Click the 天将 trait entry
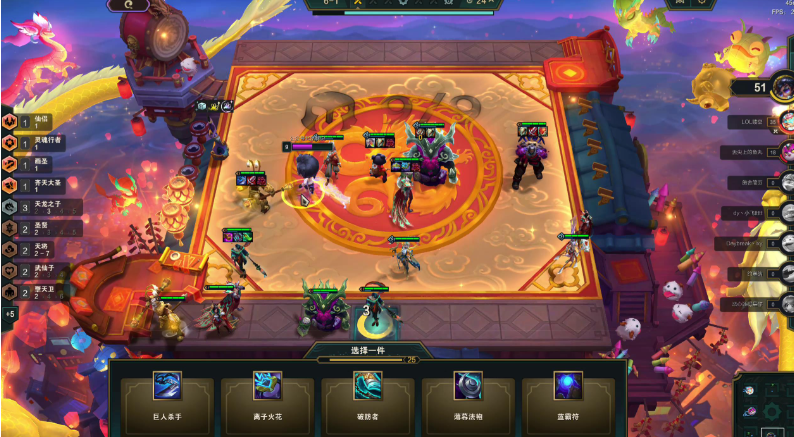 click(x=30, y=249)
